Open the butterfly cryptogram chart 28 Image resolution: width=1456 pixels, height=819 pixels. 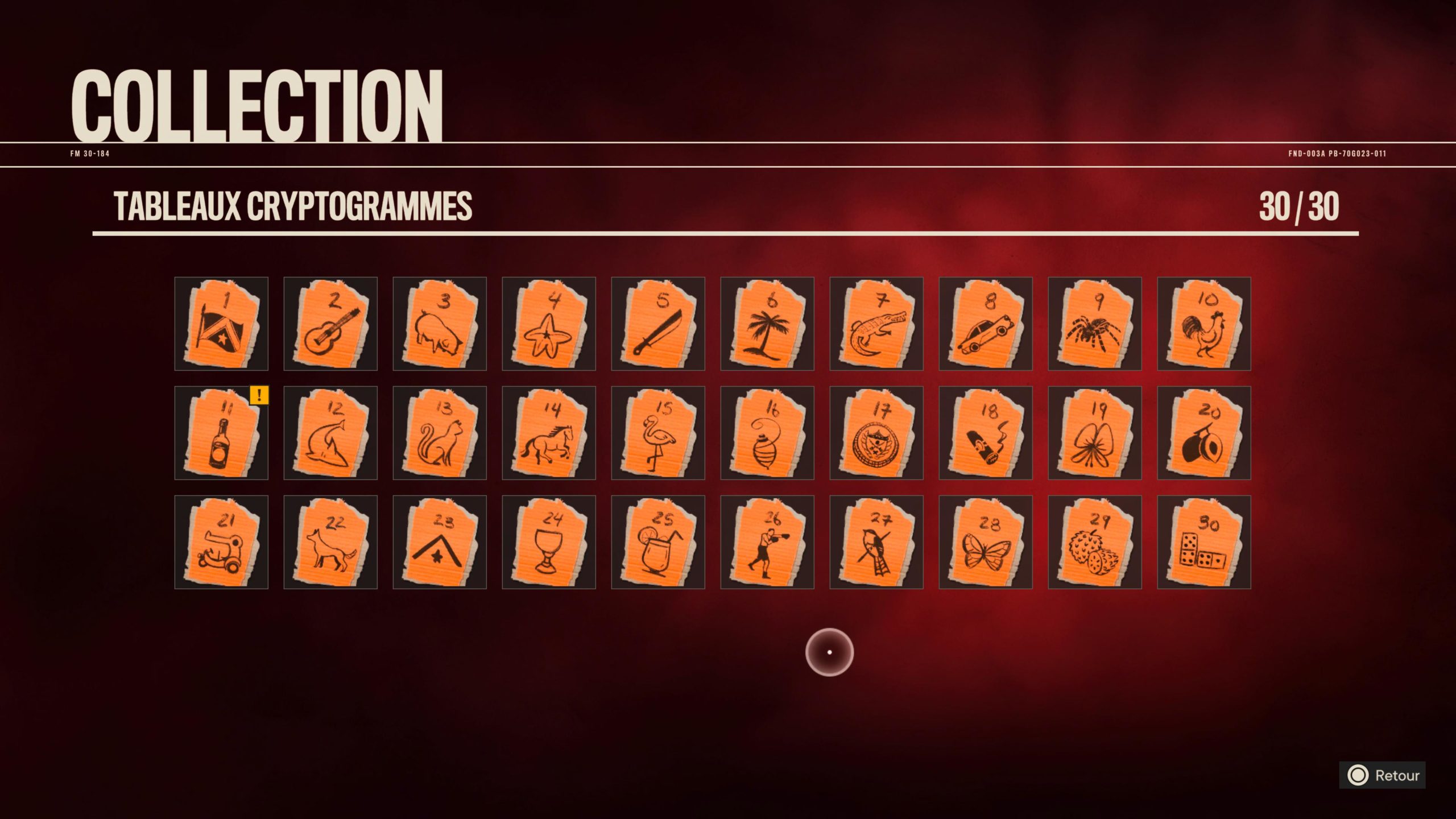point(986,543)
